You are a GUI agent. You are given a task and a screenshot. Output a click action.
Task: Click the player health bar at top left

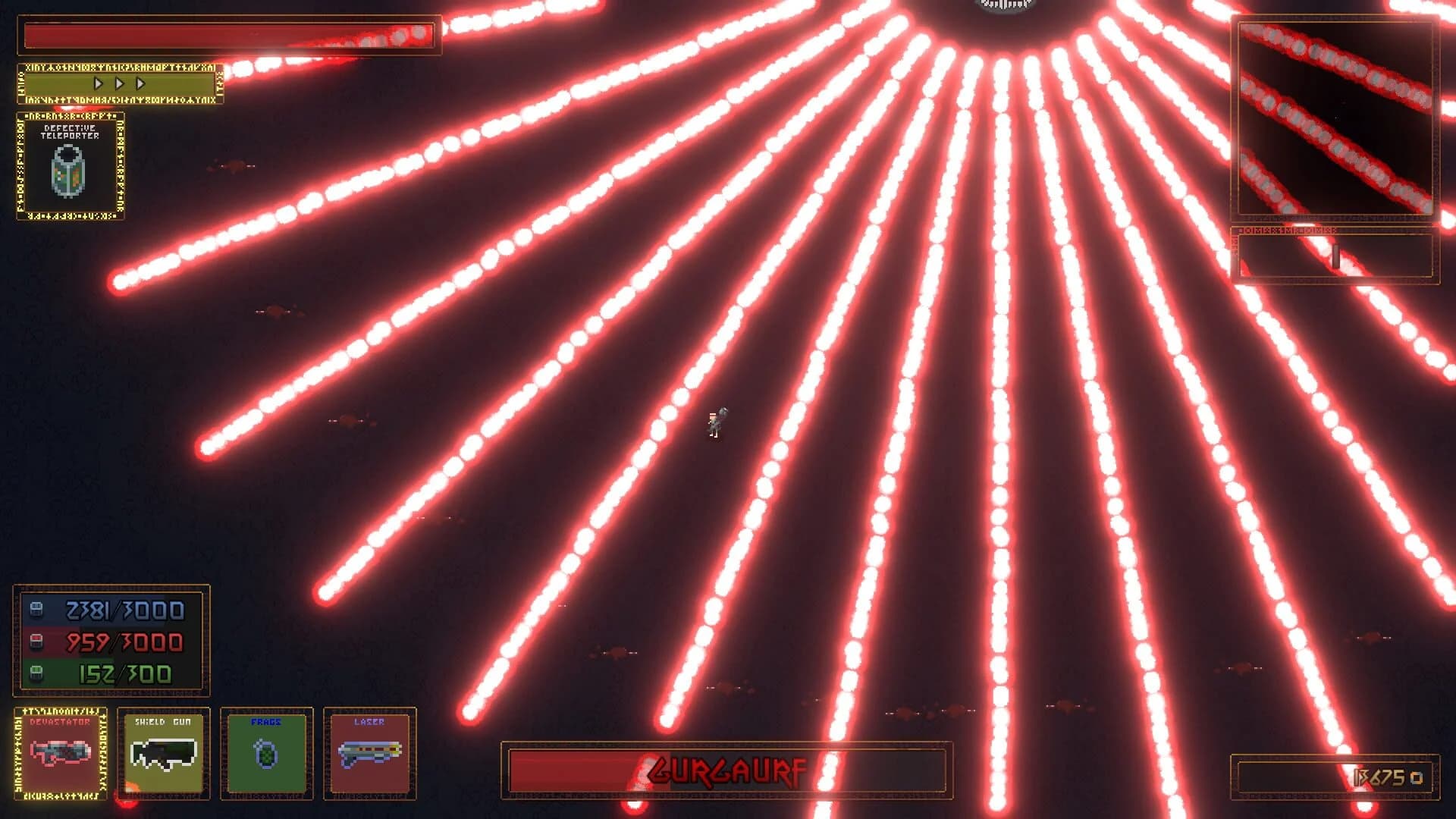pyautogui.click(x=227, y=34)
